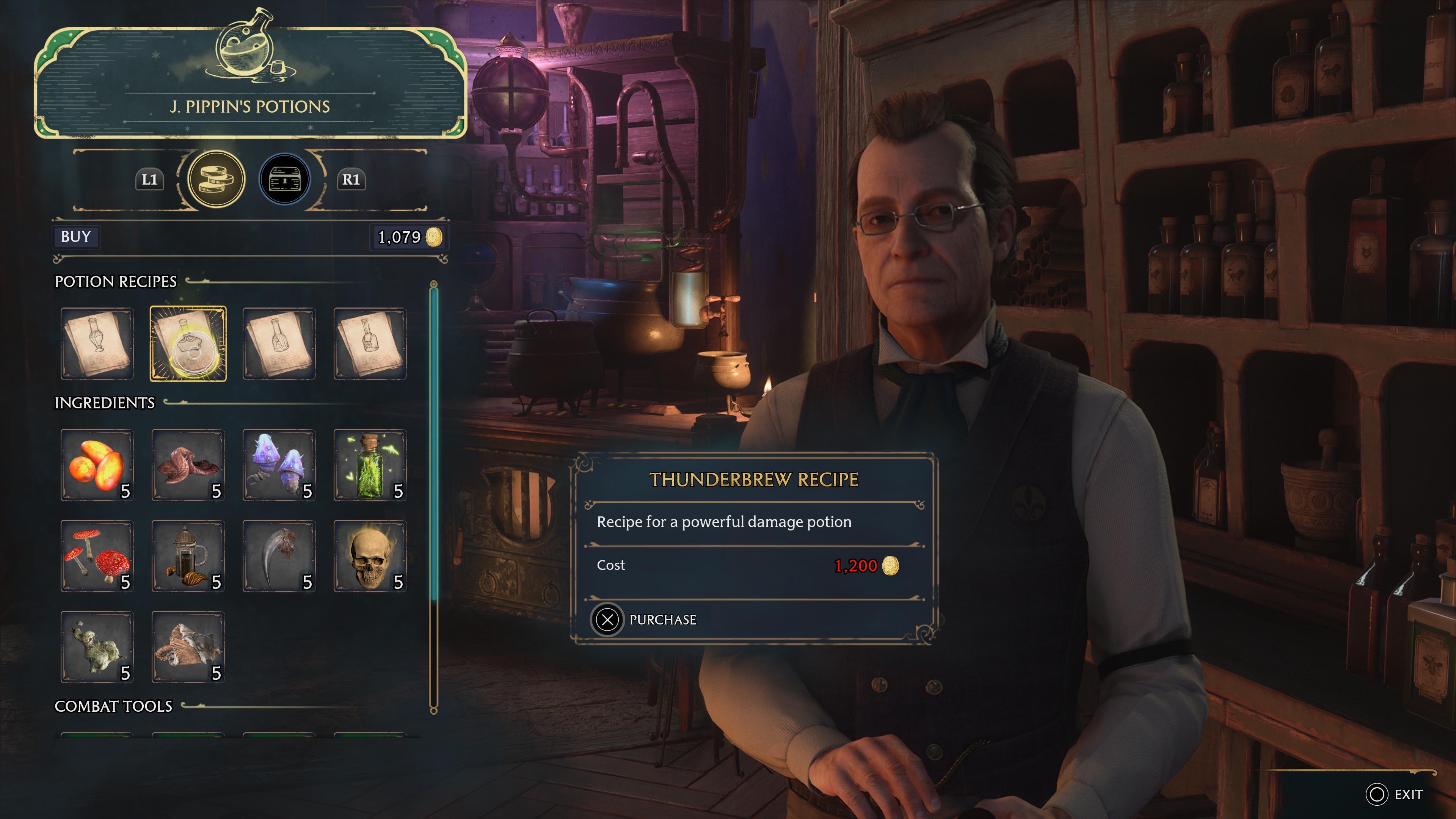The width and height of the screenshot is (1456, 819).
Task: Pick the curved Spider fang ingredient
Action: 279,555
